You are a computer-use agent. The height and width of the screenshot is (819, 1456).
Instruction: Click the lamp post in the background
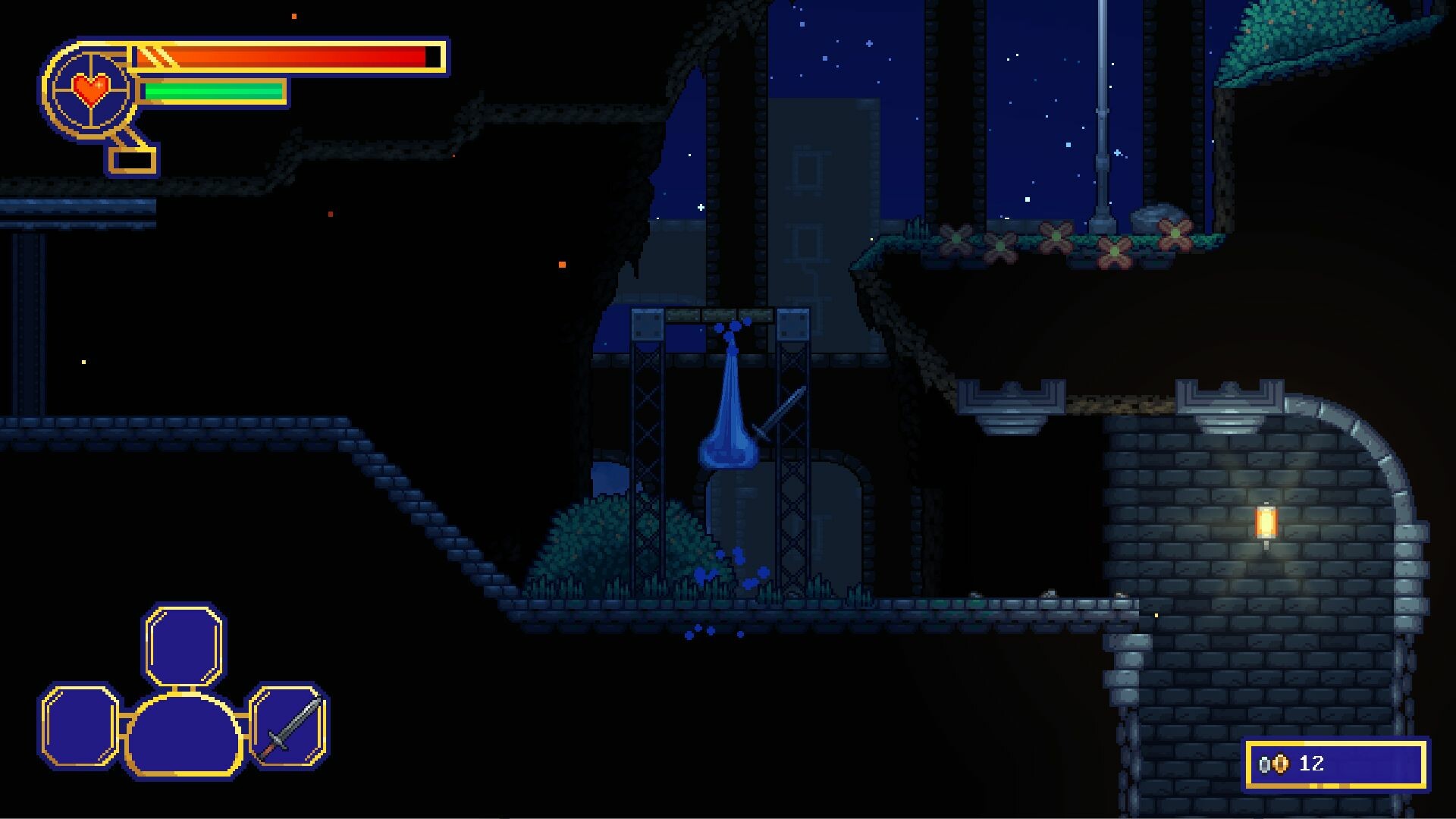(1101, 114)
